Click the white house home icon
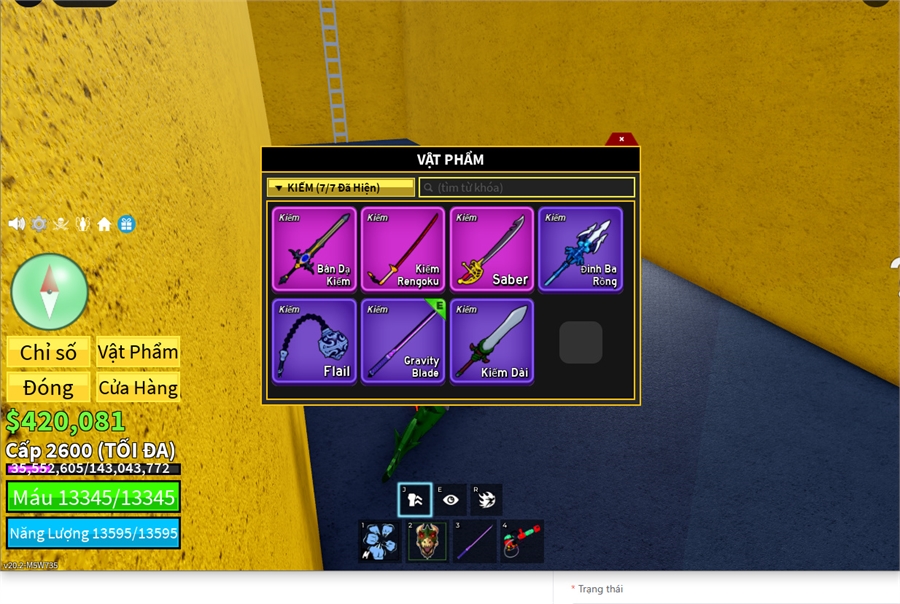The image size is (900, 604). tap(104, 224)
